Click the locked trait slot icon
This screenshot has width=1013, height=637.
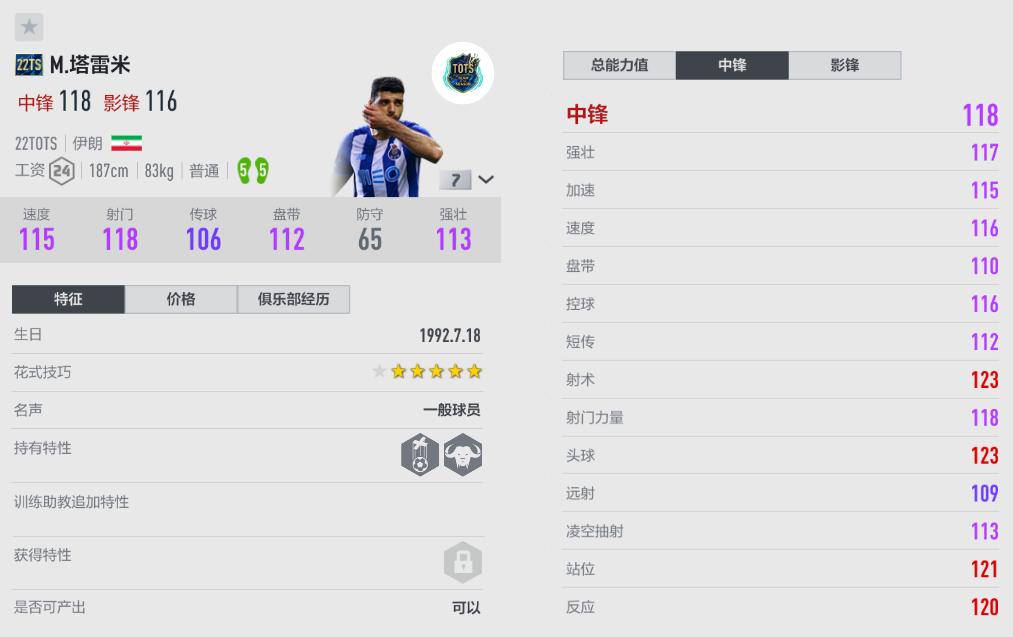(462, 562)
